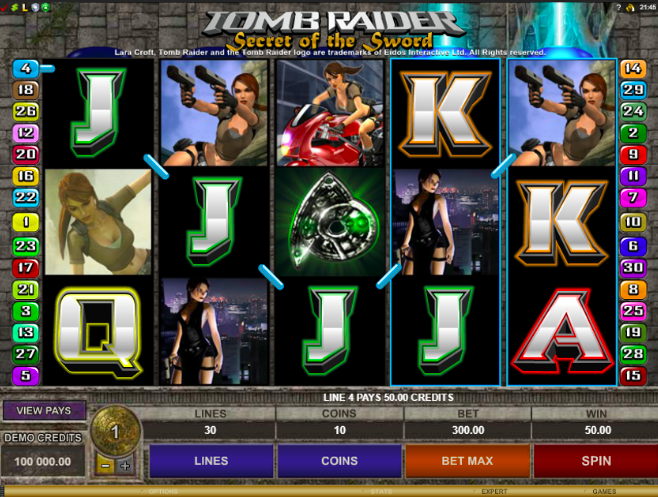Select payline marker number 5
The image size is (658, 497).
[x=25, y=376]
